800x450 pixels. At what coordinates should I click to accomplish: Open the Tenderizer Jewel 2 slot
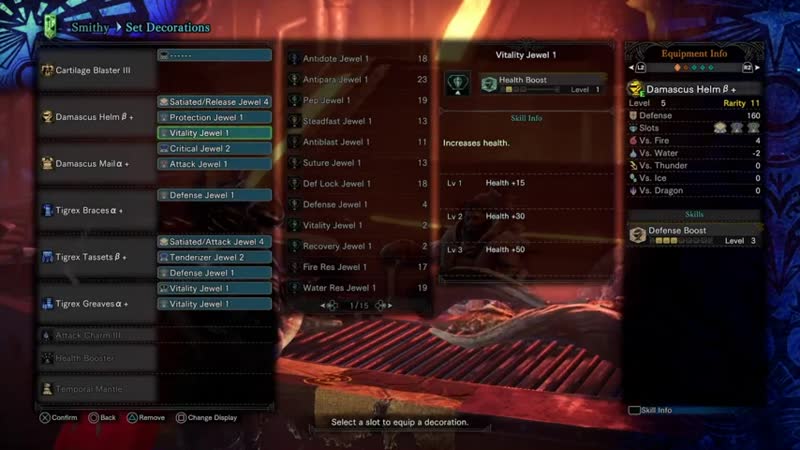(214, 257)
